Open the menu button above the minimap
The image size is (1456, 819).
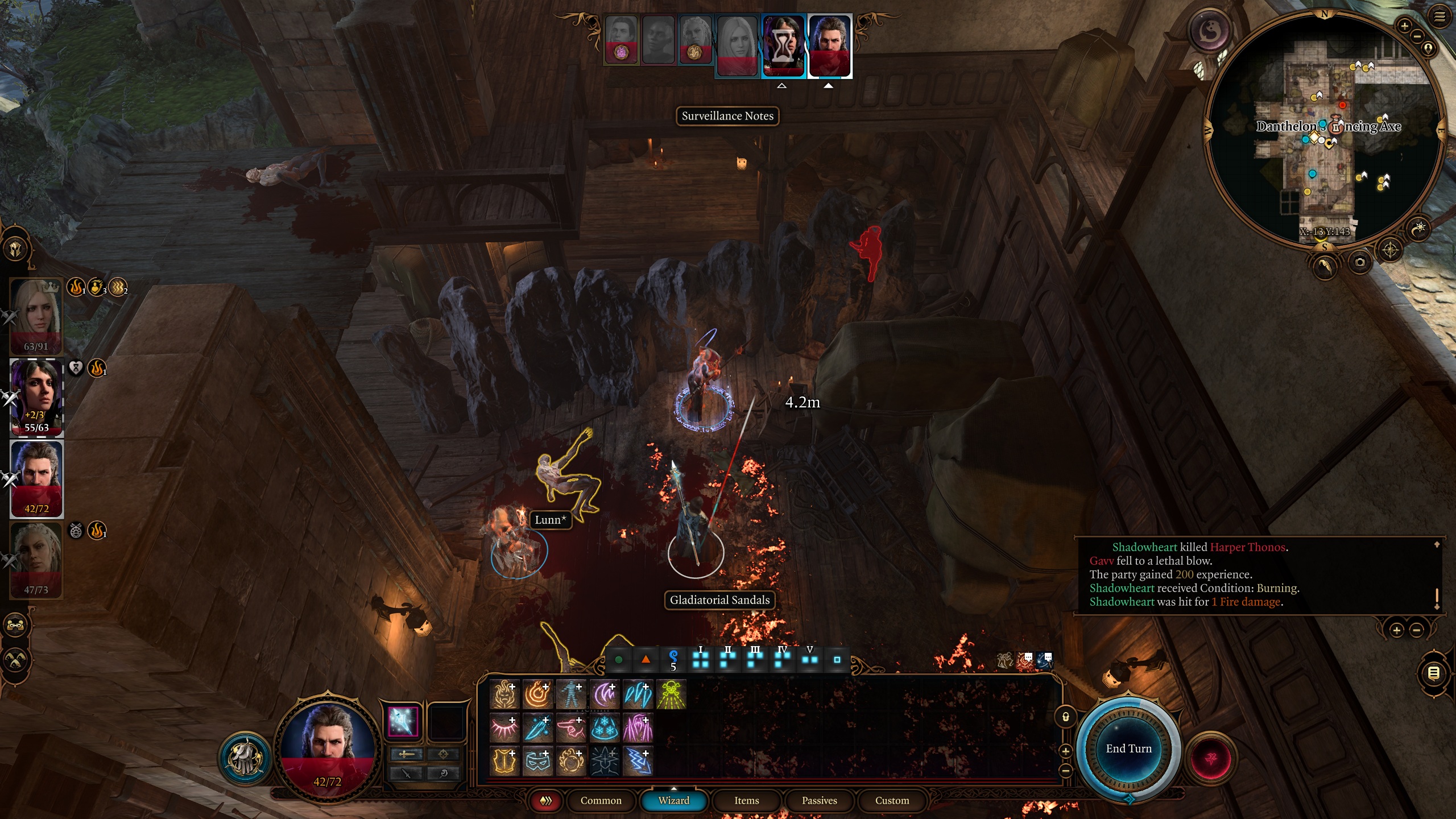[x=1439, y=17]
